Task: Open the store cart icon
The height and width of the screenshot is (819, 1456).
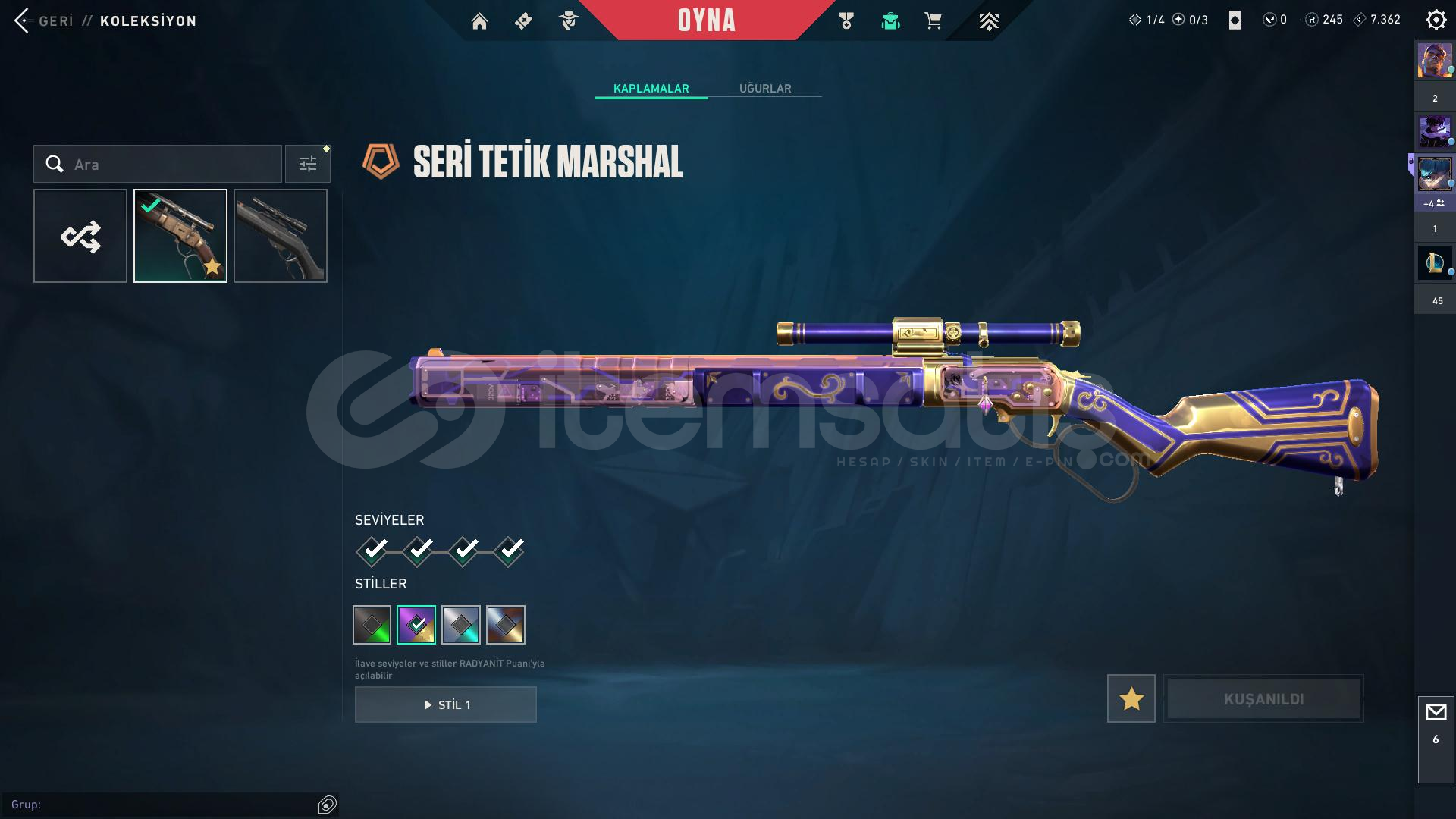Action: coord(933,21)
